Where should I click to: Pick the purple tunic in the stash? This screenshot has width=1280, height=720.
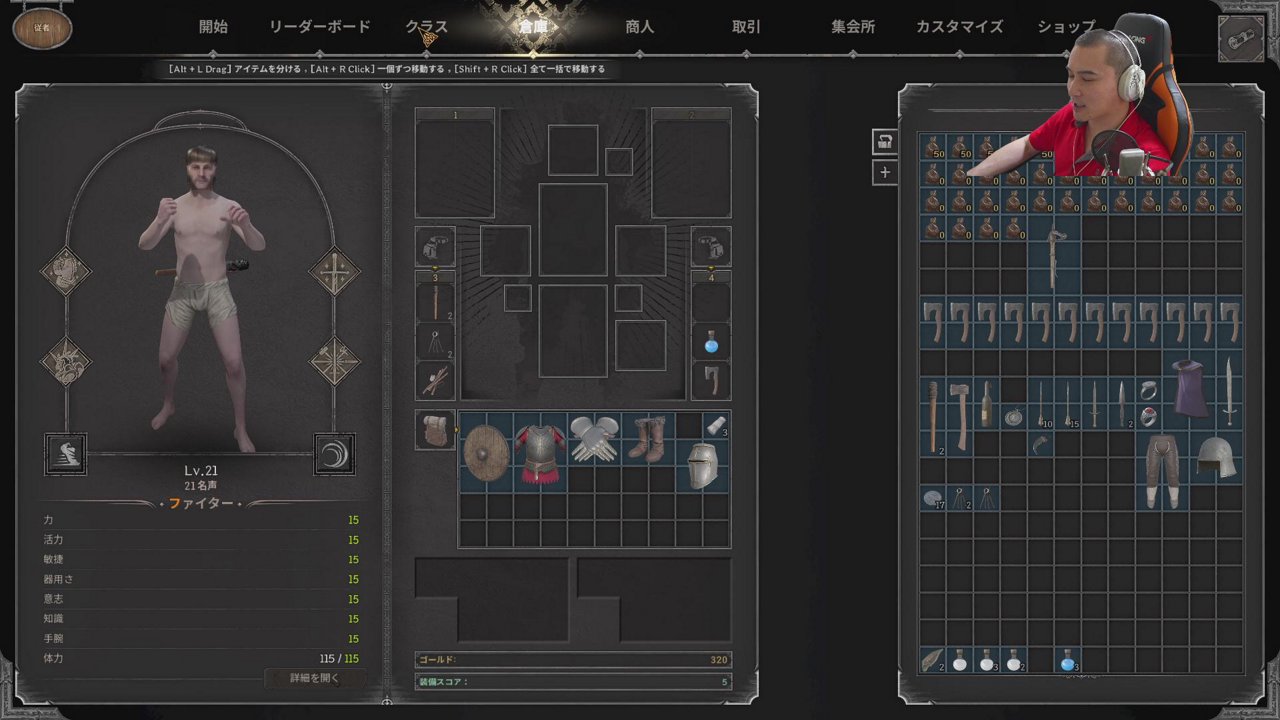(x=1190, y=389)
